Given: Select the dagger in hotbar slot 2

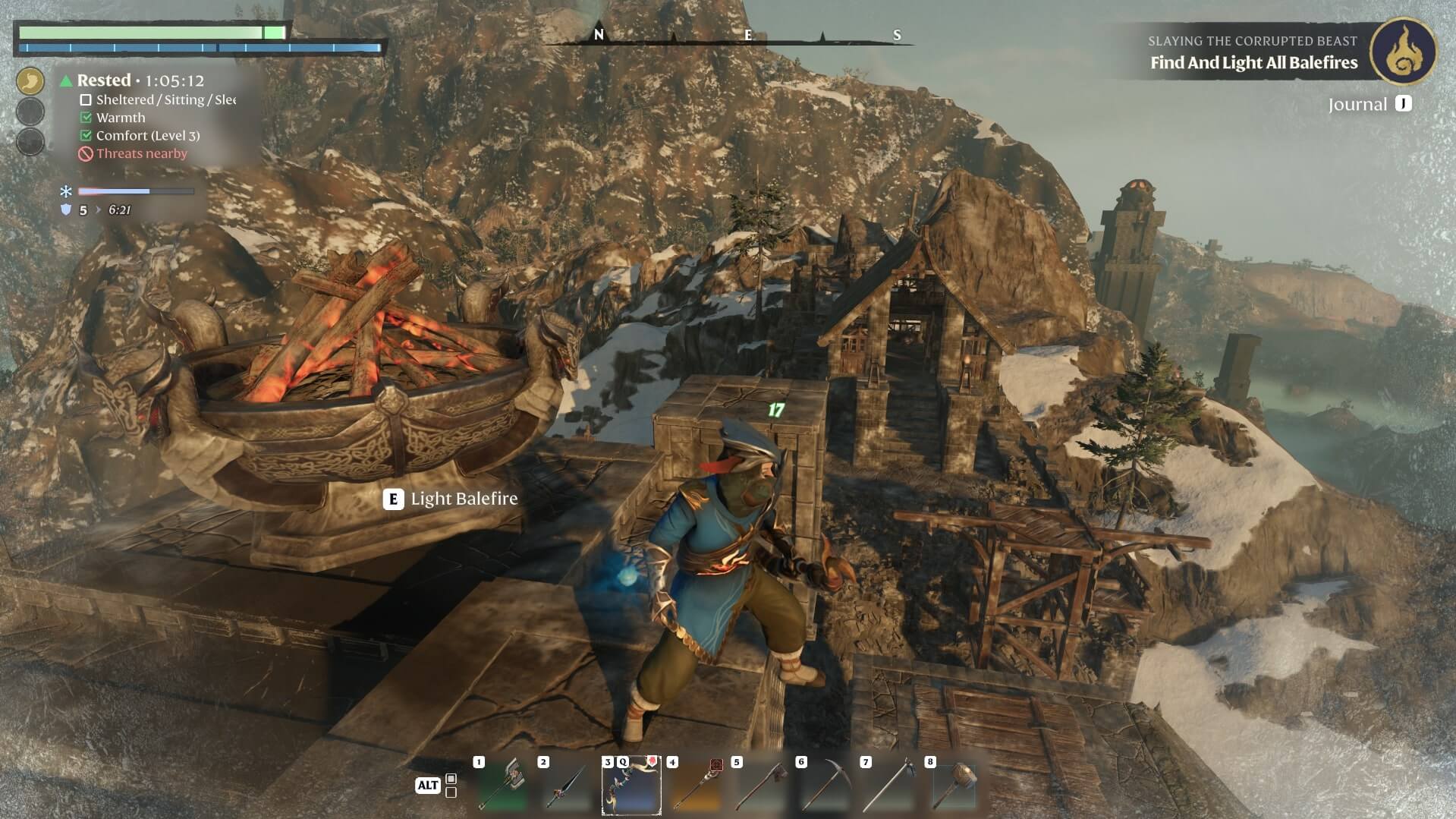Looking at the screenshot, I should point(567,786).
